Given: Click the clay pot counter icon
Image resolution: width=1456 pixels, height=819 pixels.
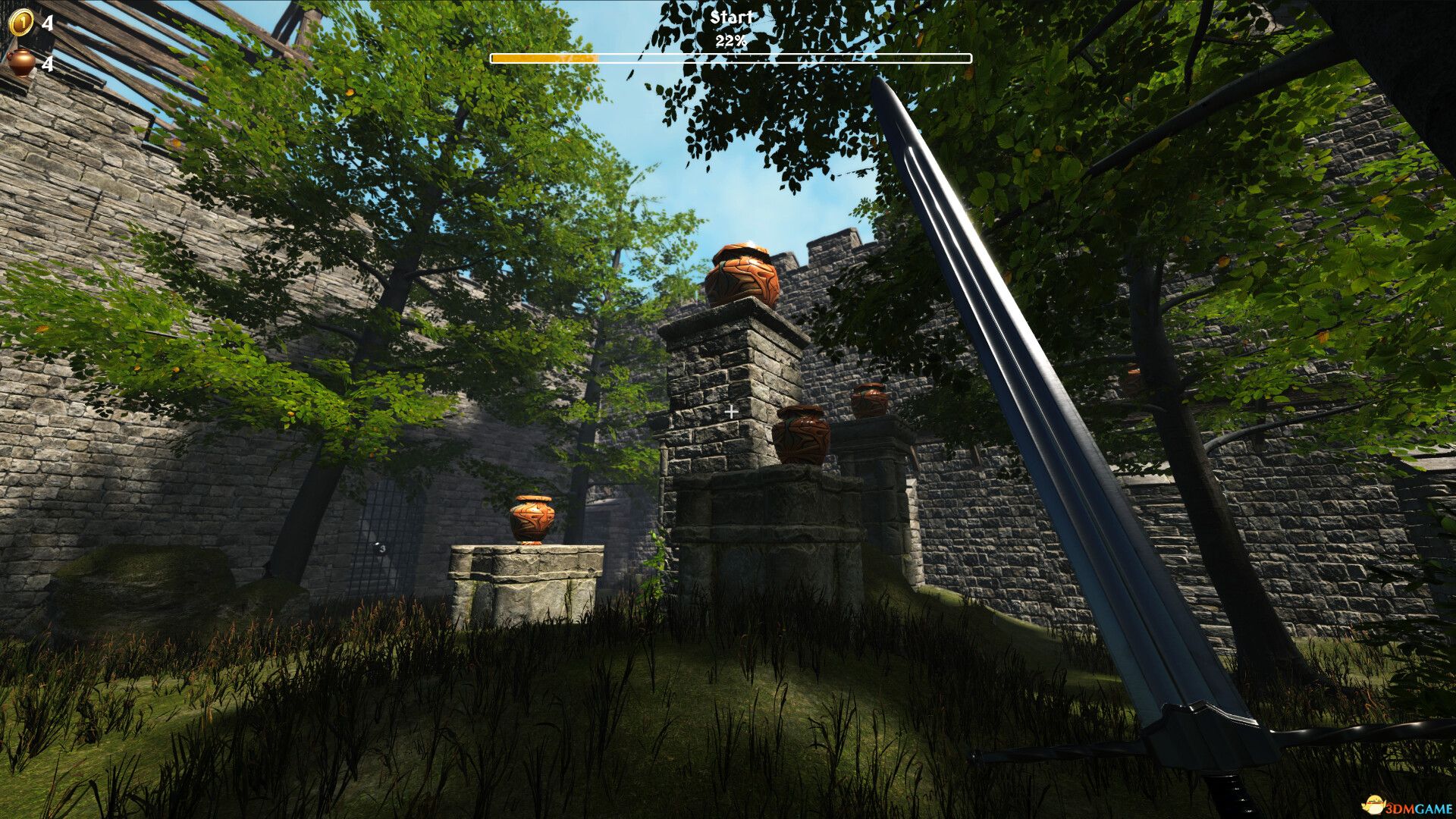Looking at the screenshot, I should coord(20,64).
